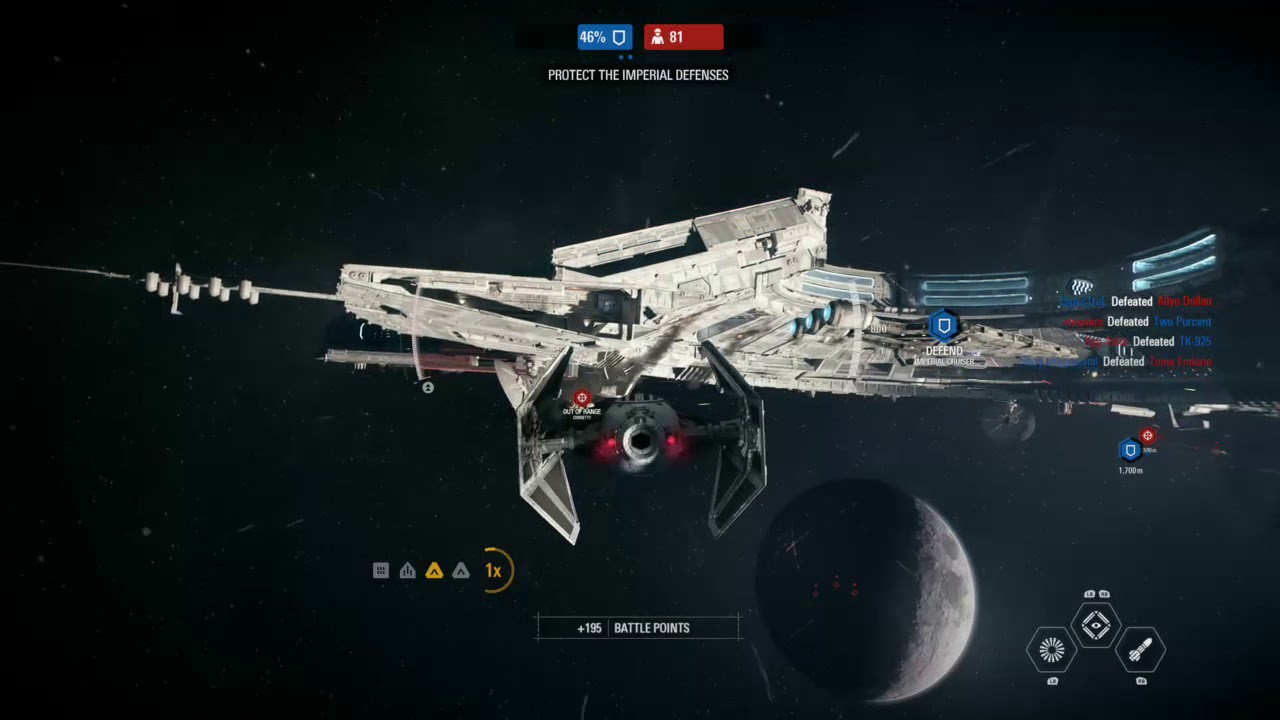
Task: Target the red Out of Range enemy marker
Action: tap(581, 398)
